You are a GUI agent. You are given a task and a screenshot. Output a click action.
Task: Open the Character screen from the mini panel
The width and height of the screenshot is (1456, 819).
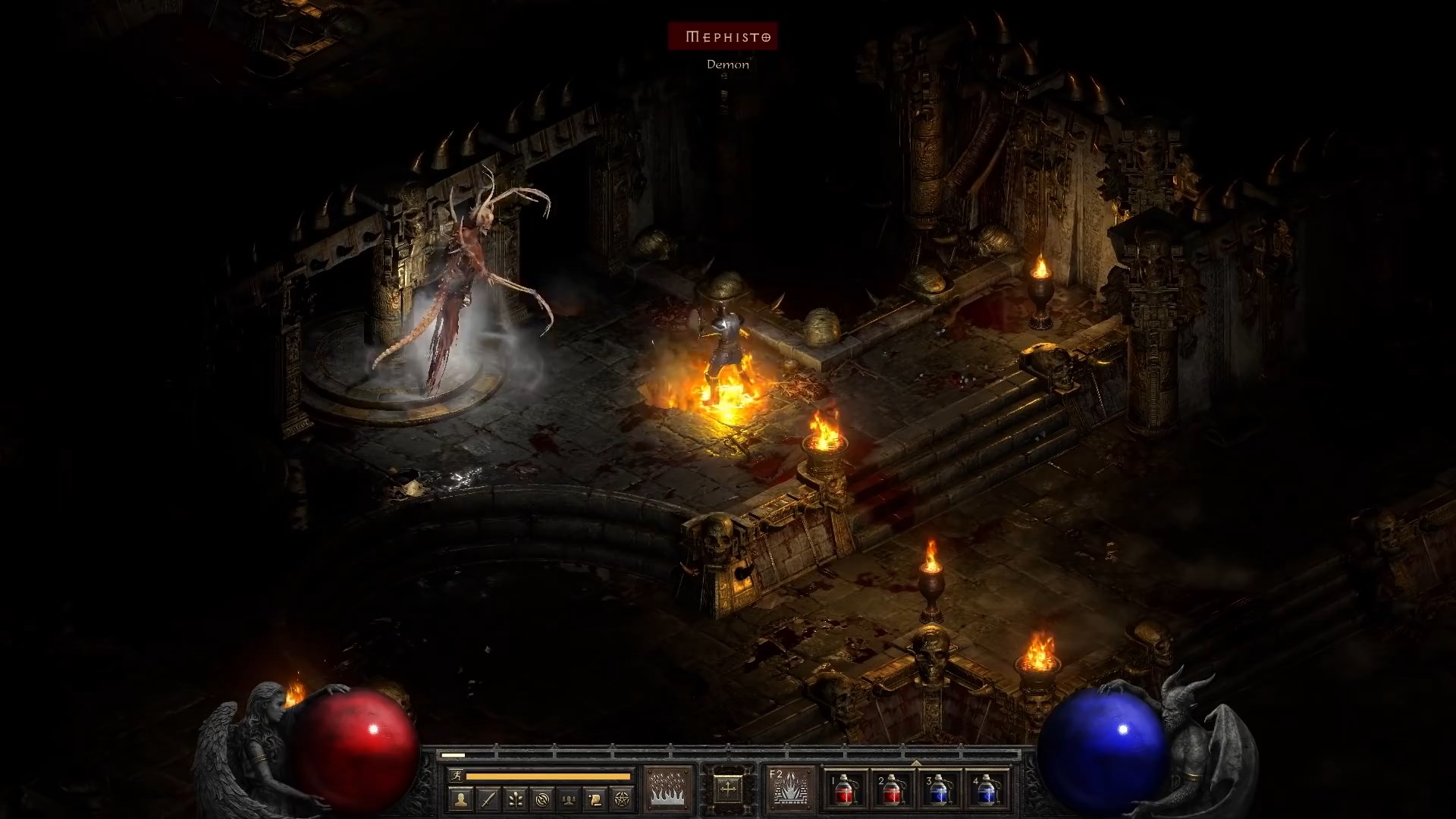pyautogui.click(x=460, y=799)
